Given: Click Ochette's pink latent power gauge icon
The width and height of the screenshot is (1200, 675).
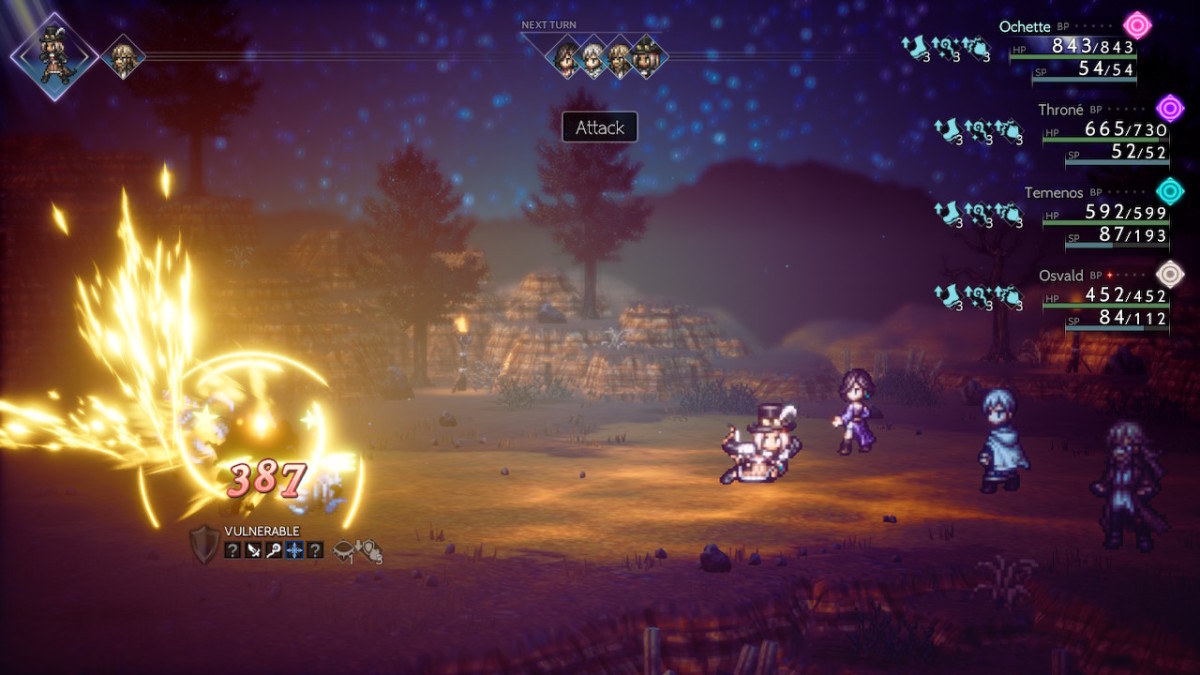Looking at the screenshot, I should (x=1136, y=25).
